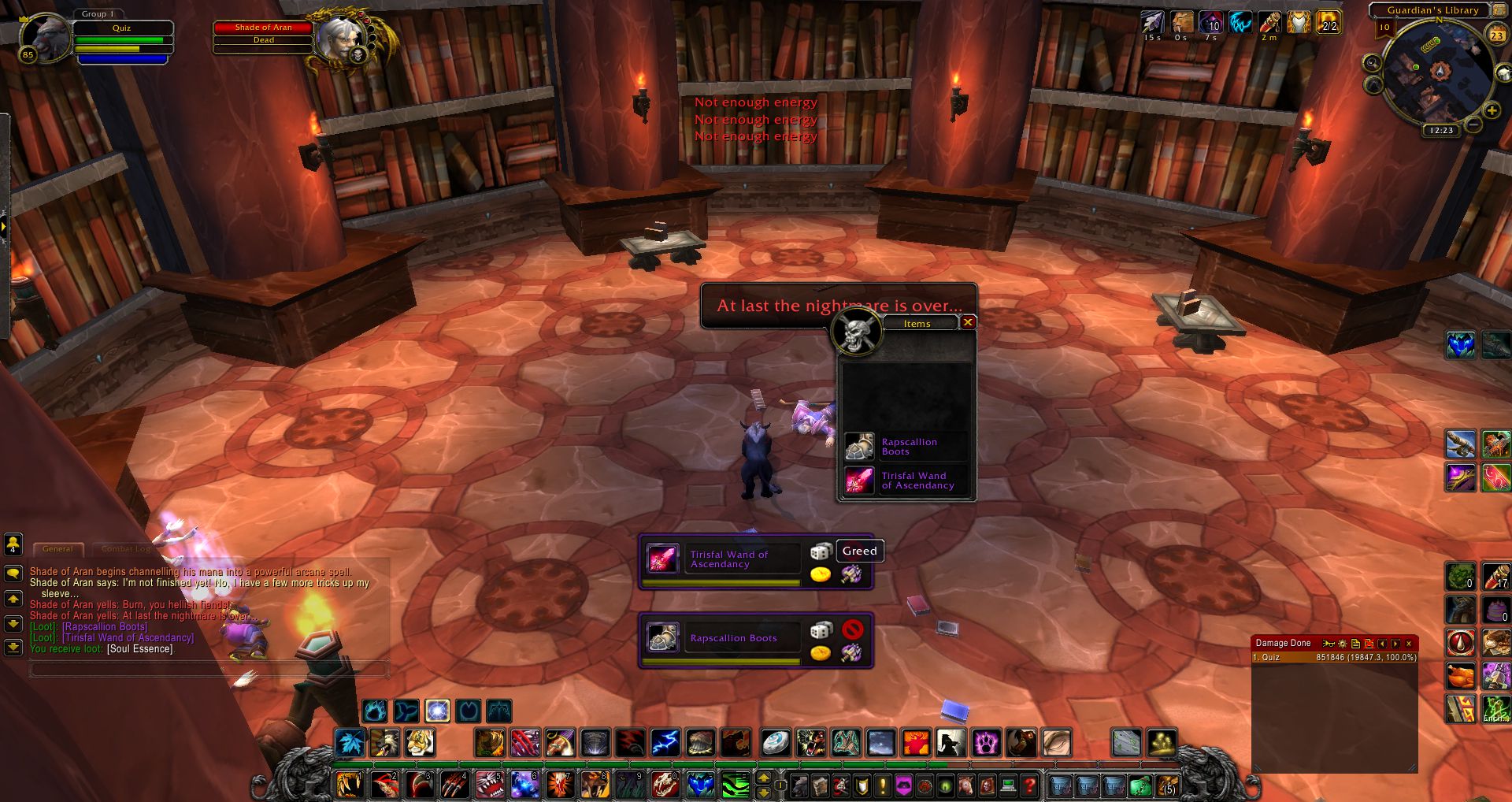
Task: Roll Need dice on Rapscallion Boots
Action: pyautogui.click(x=821, y=629)
